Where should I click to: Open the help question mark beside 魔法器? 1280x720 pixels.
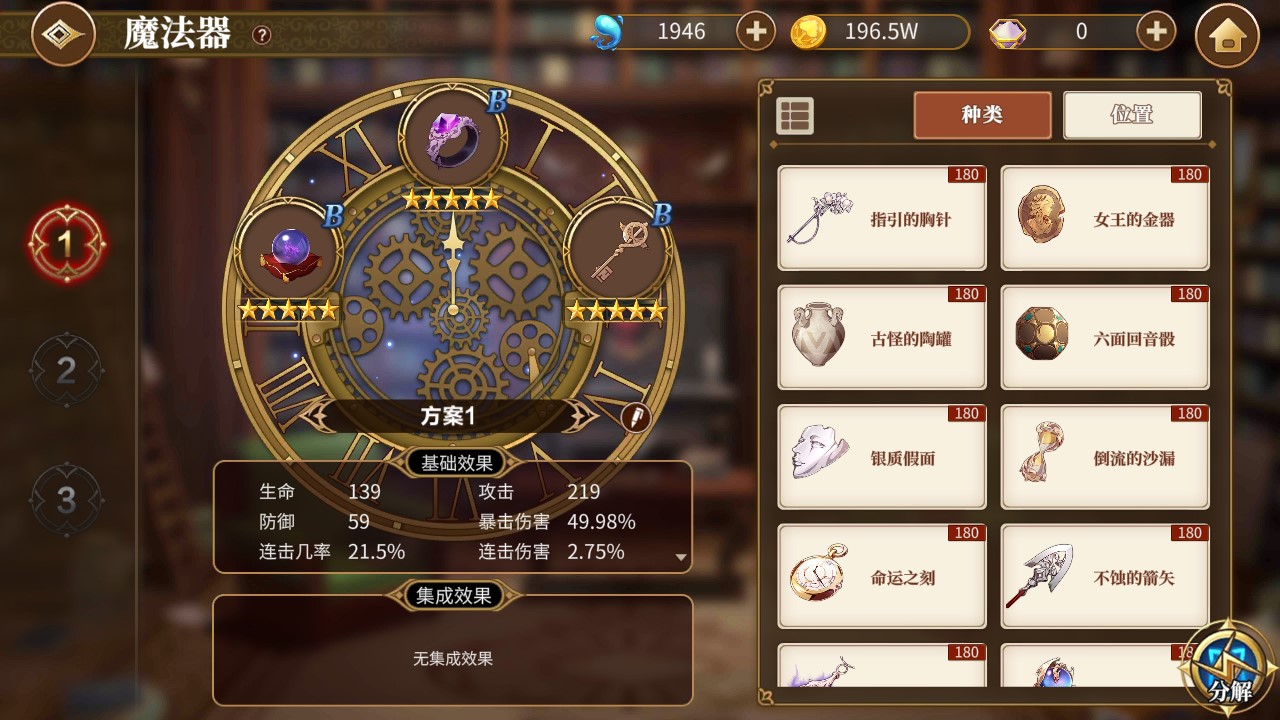pos(262,35)
